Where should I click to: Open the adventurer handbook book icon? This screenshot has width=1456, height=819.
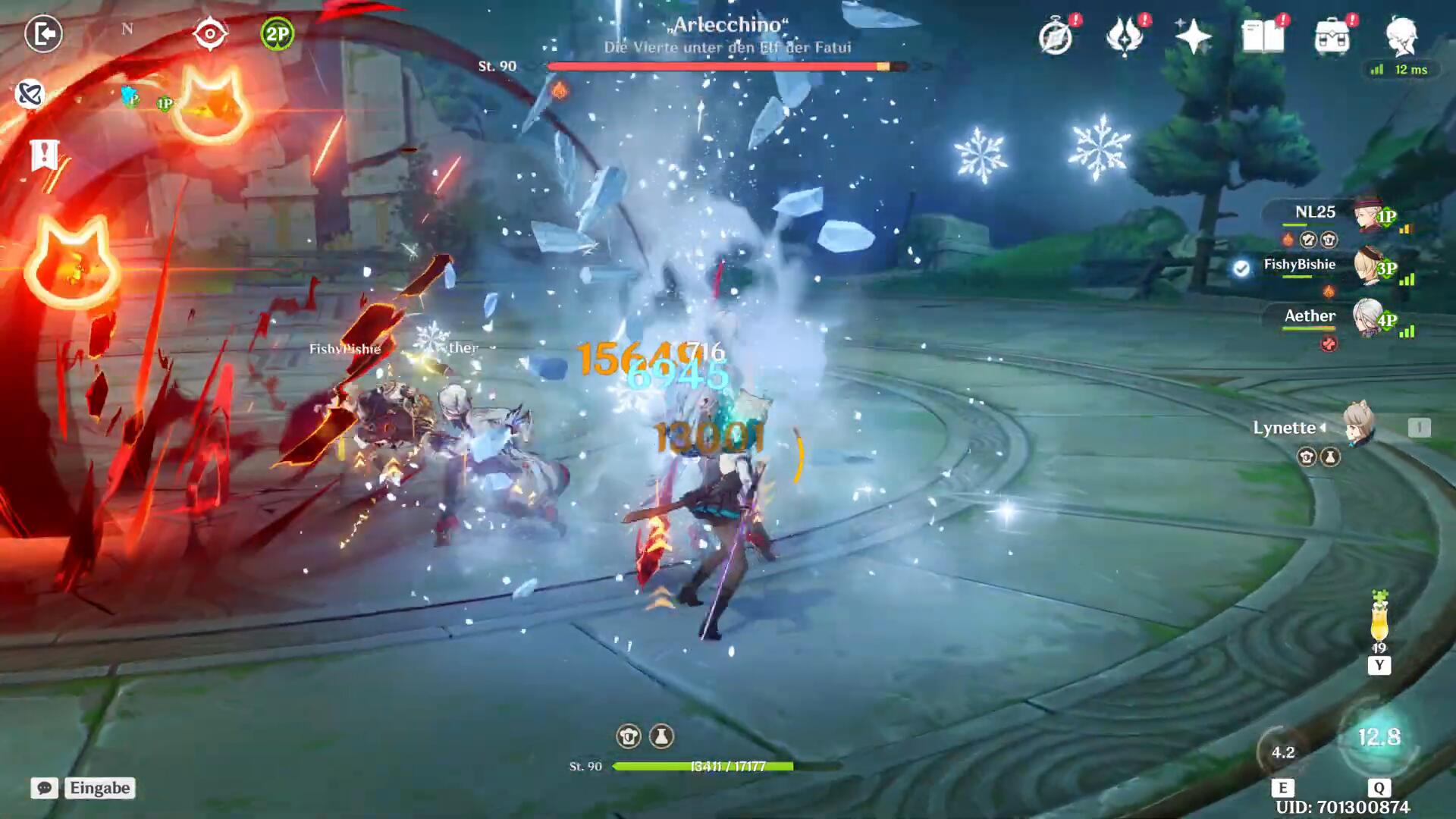(x=1263, y=36)
